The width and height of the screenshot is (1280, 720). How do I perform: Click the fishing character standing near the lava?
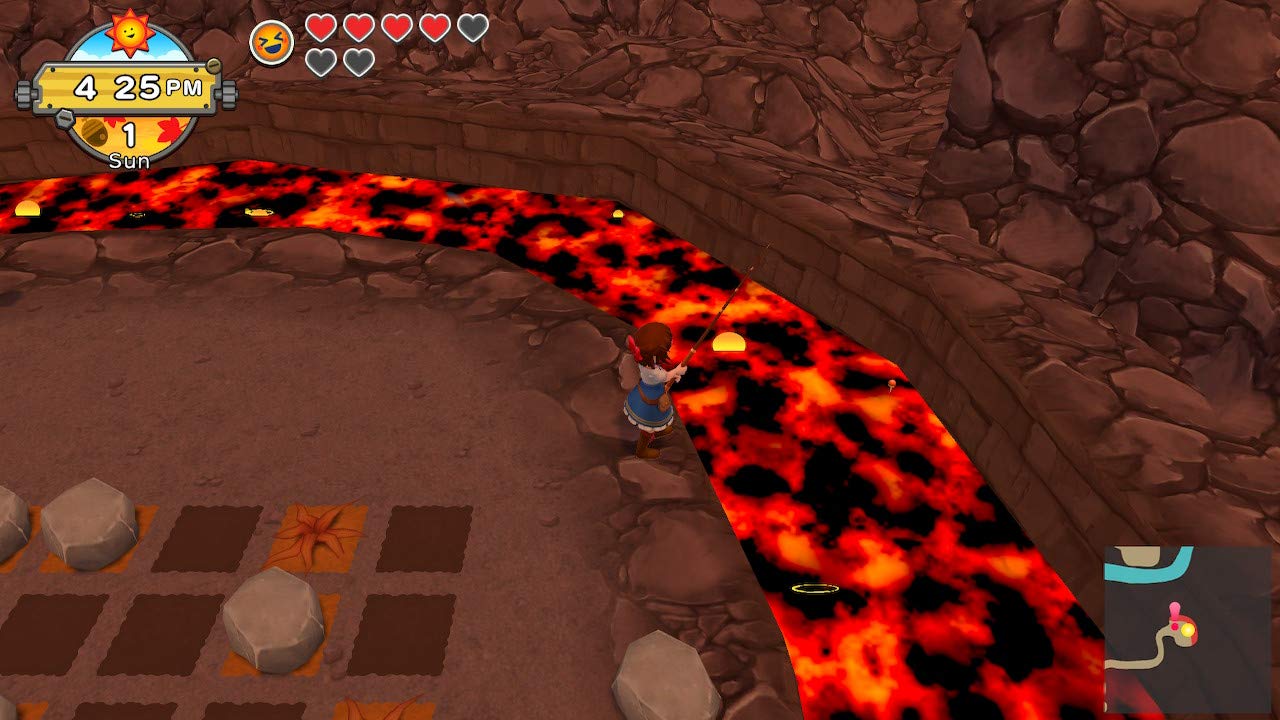pos(650,390)
